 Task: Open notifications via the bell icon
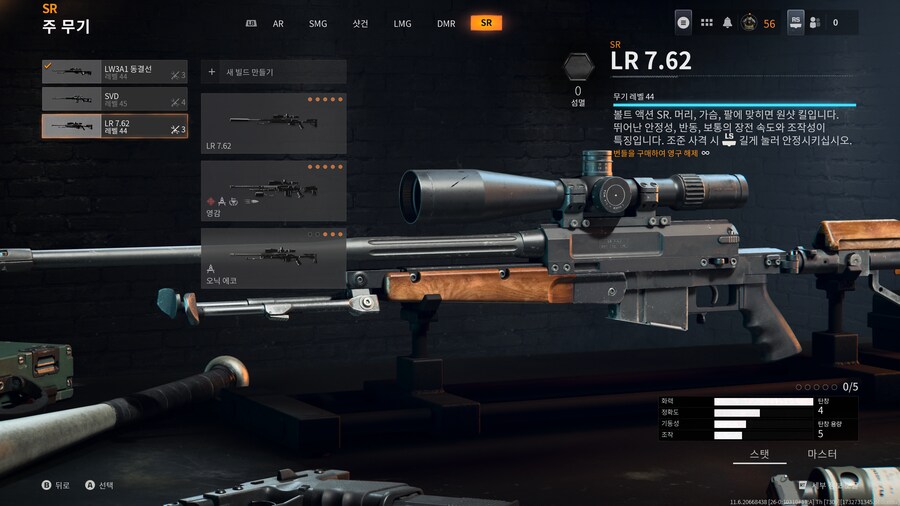[x=728, y=23]
